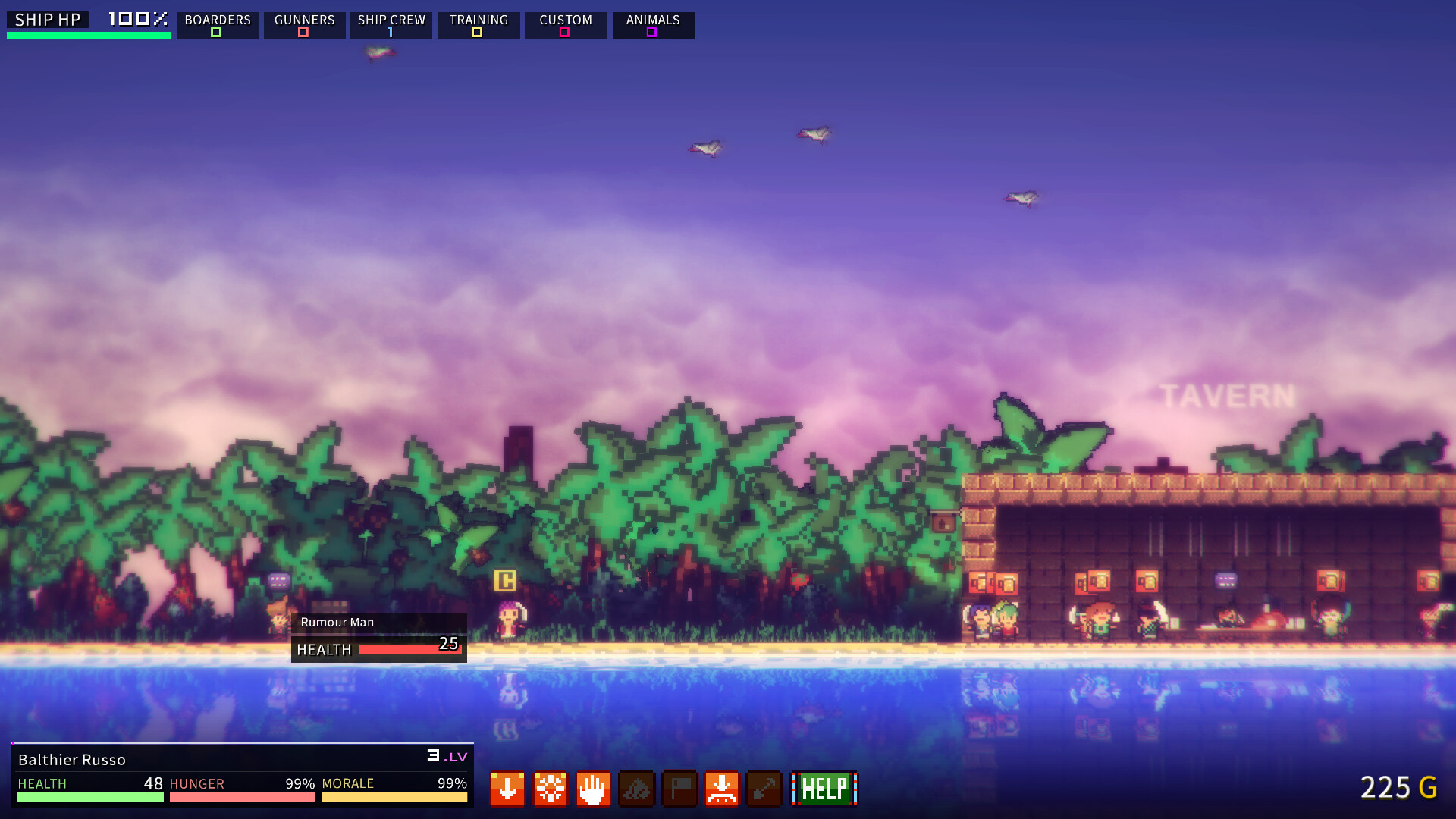1456x819 pixels.
Task: Click the disabled flag command icon
Action: [x=679, y=789]
